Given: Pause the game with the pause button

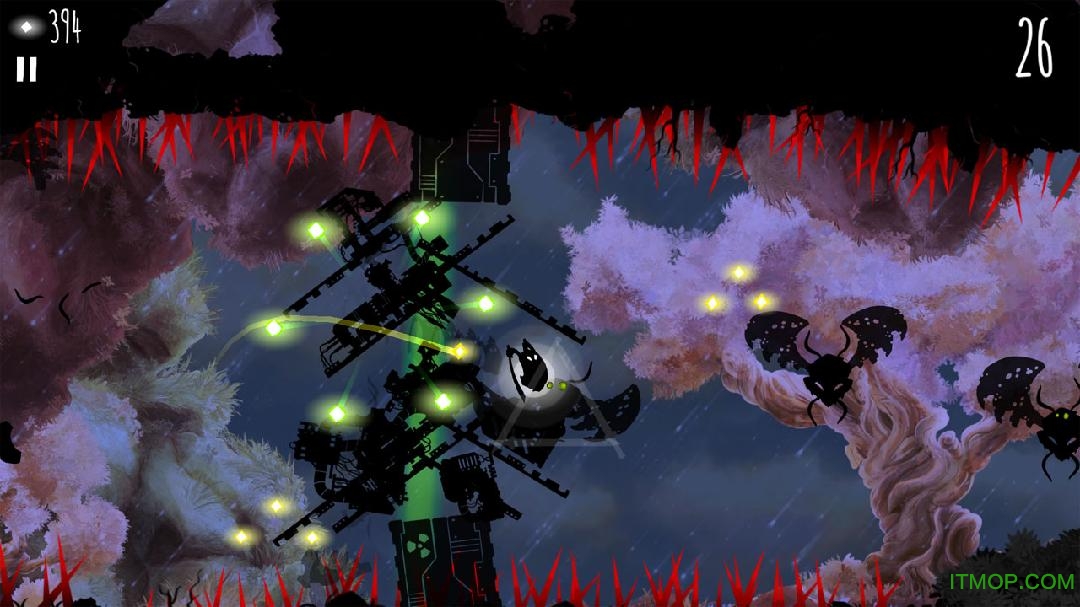Looking at the screenshot, I should point(27,68).
